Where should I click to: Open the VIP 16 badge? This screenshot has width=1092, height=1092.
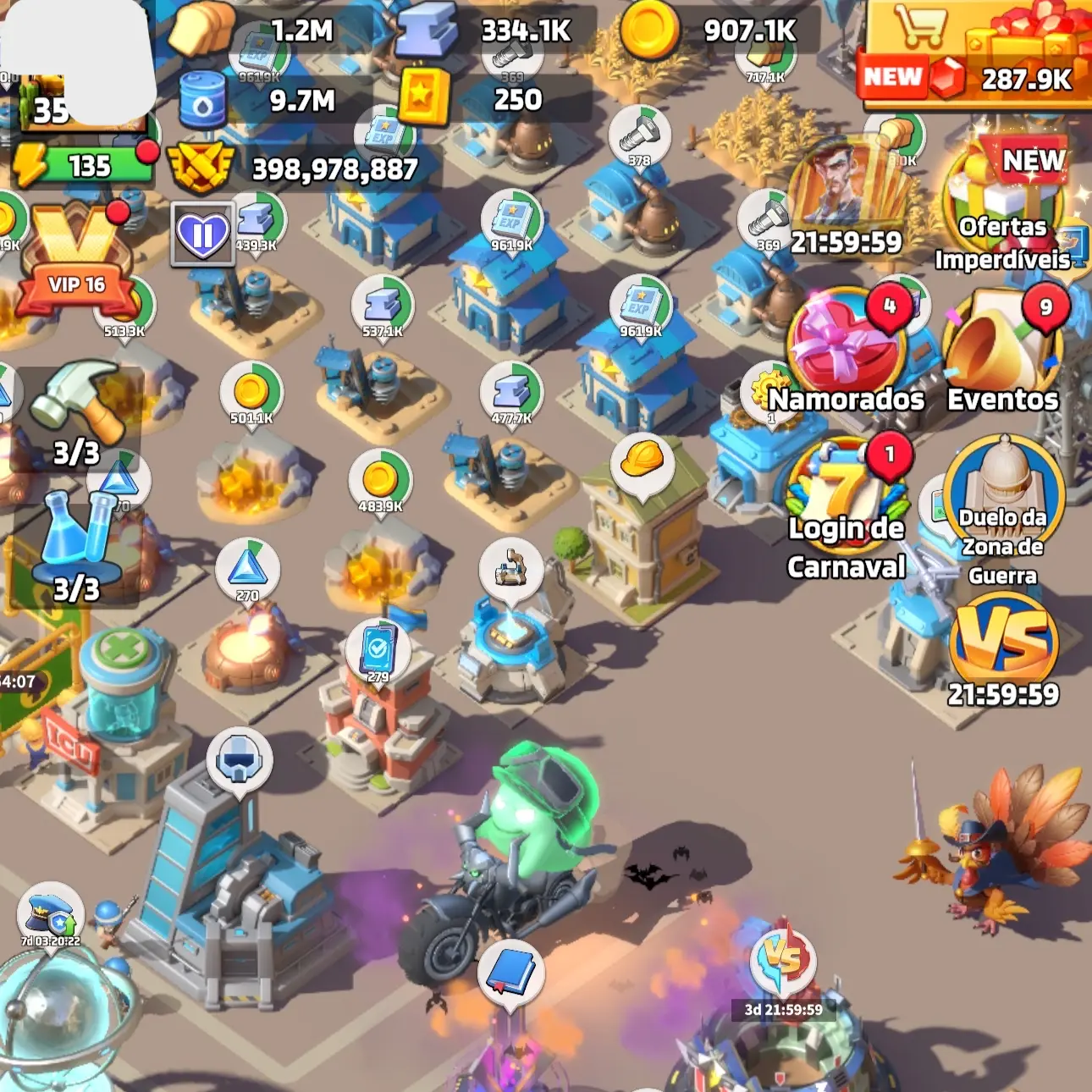[76, 262]
